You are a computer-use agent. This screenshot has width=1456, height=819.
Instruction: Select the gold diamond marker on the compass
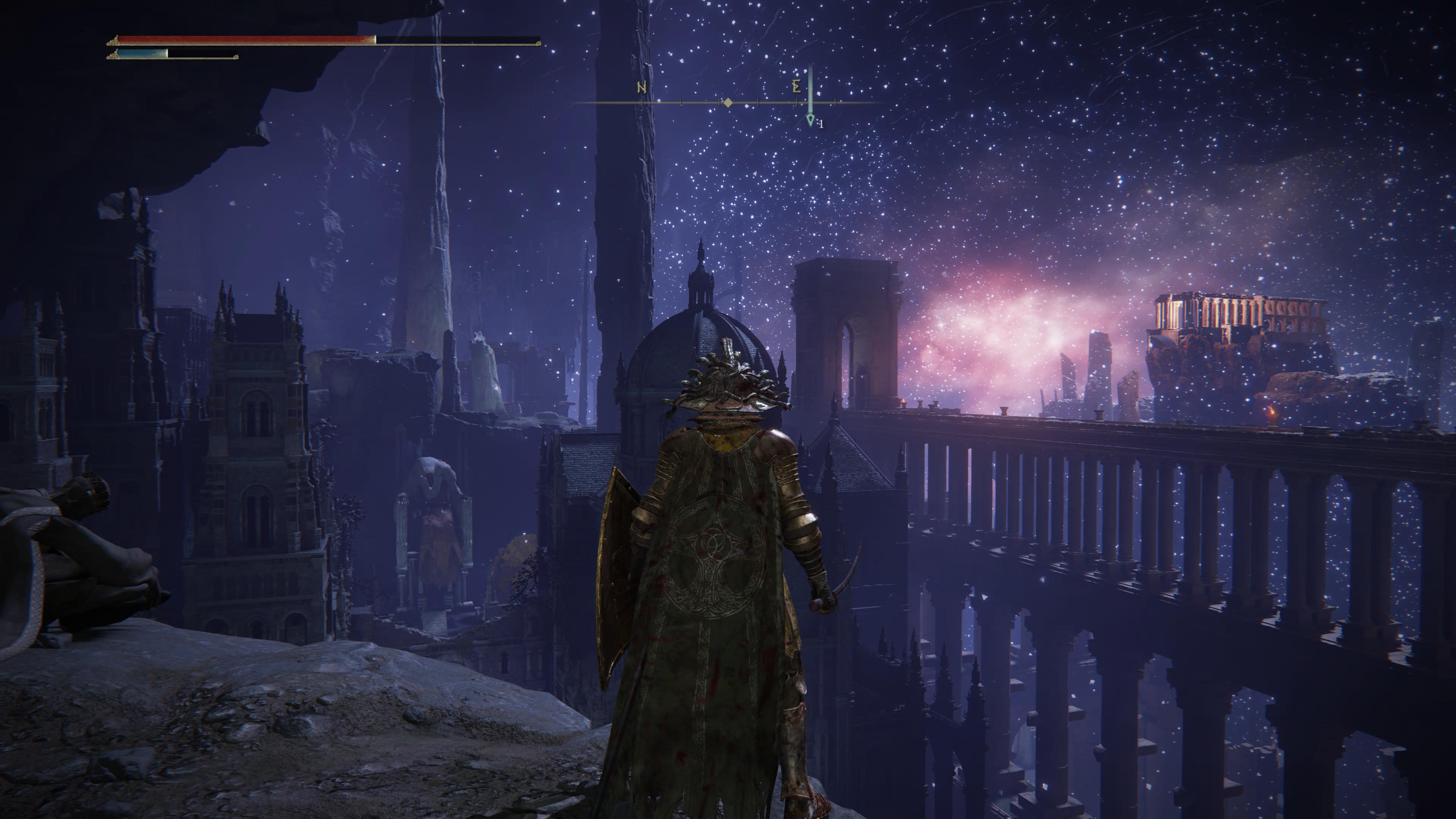click(x=728, y=103)
